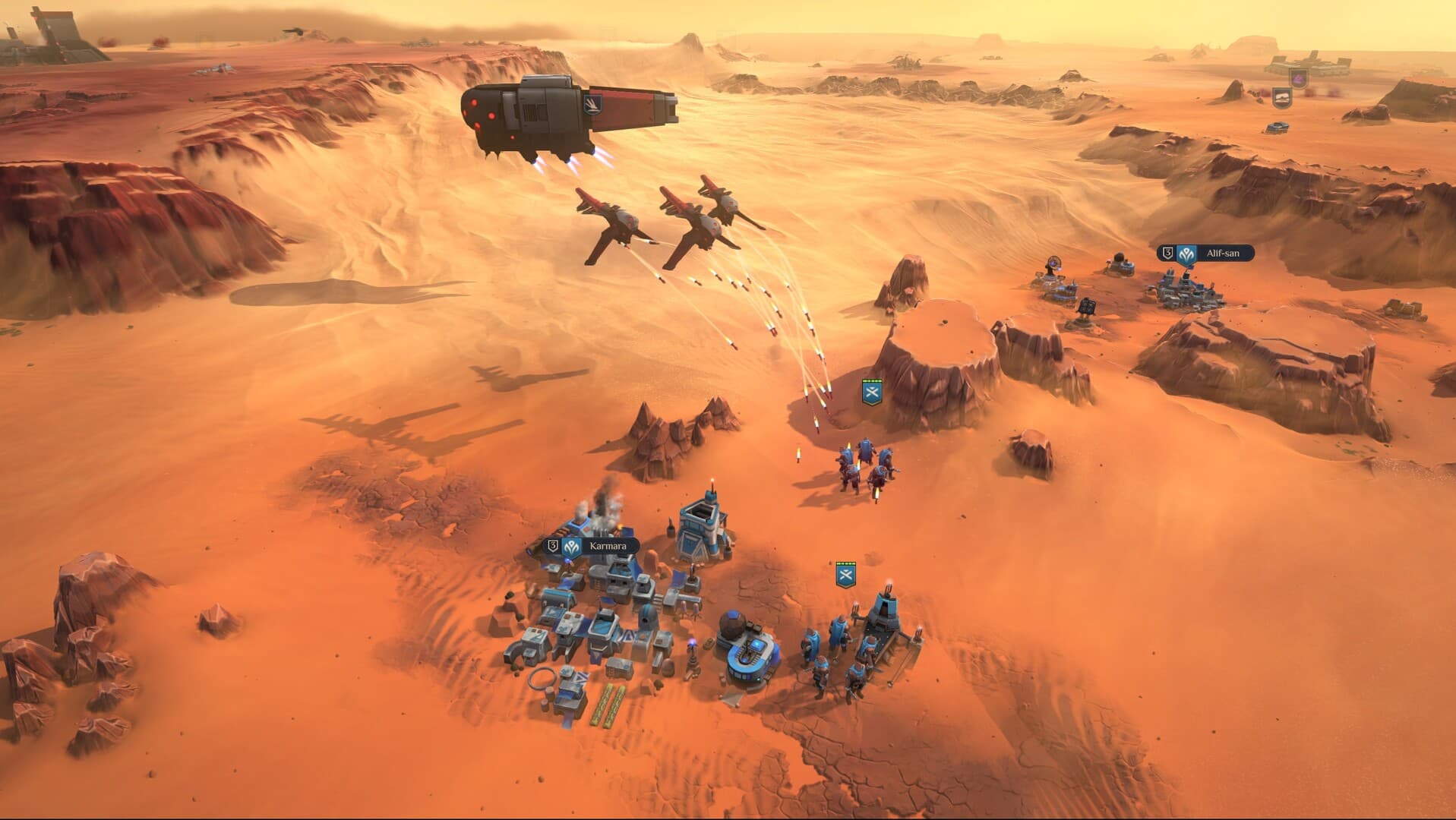Screen dimensions: 1456x820
Task: Select the purple faction marker in the top-right corner
Action: (1299, 80)
